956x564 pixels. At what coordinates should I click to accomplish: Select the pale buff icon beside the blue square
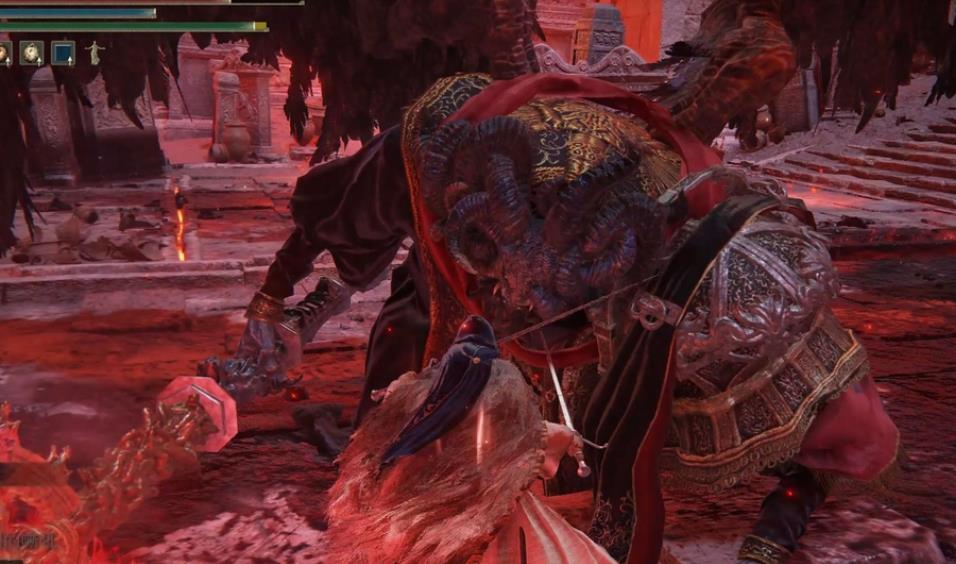coord(32,53)
